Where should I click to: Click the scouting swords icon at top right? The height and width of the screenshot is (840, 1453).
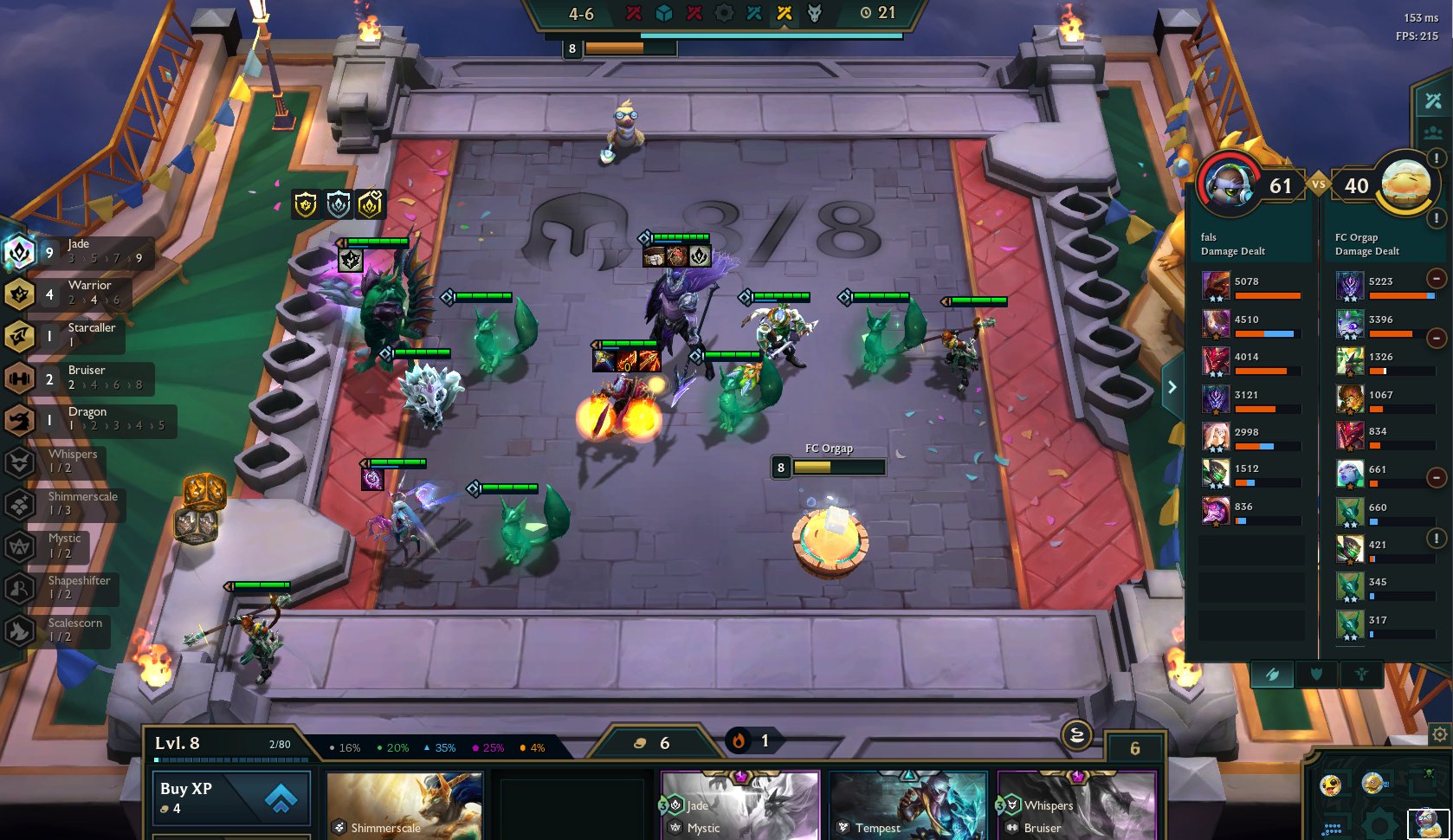tap(1432, 99)
